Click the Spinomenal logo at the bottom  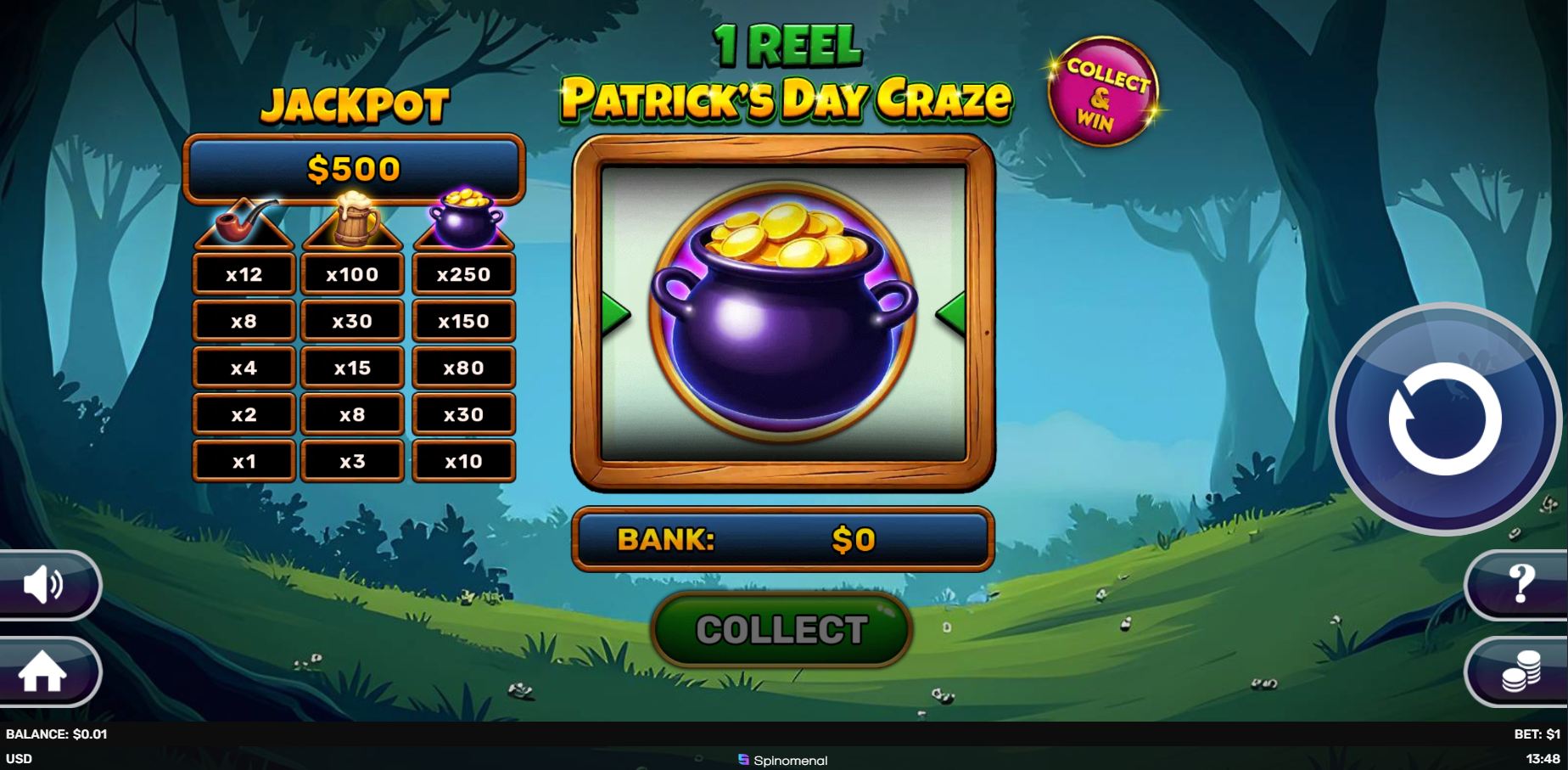pyautogui.click(x=782, y=761)
